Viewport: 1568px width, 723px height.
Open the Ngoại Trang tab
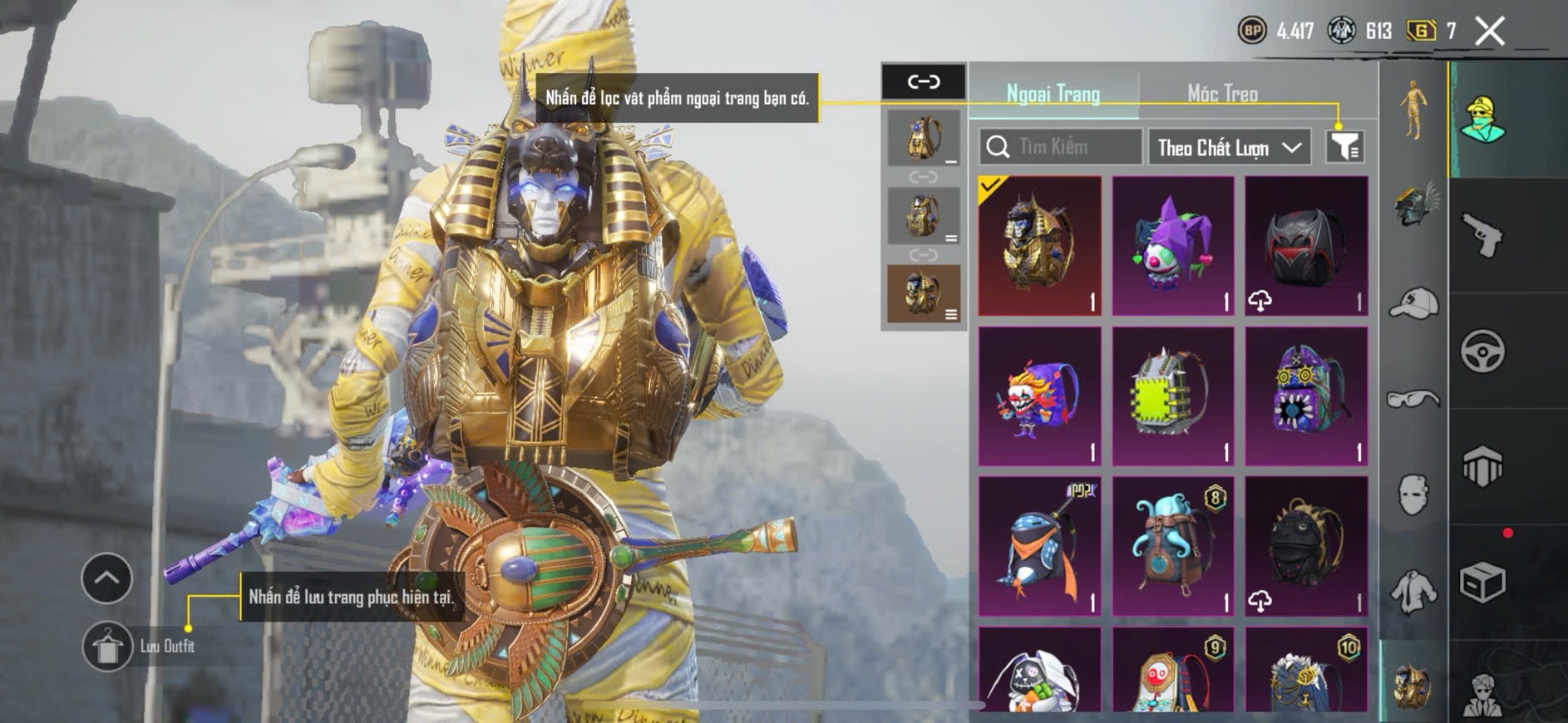tap(1053, 93)
